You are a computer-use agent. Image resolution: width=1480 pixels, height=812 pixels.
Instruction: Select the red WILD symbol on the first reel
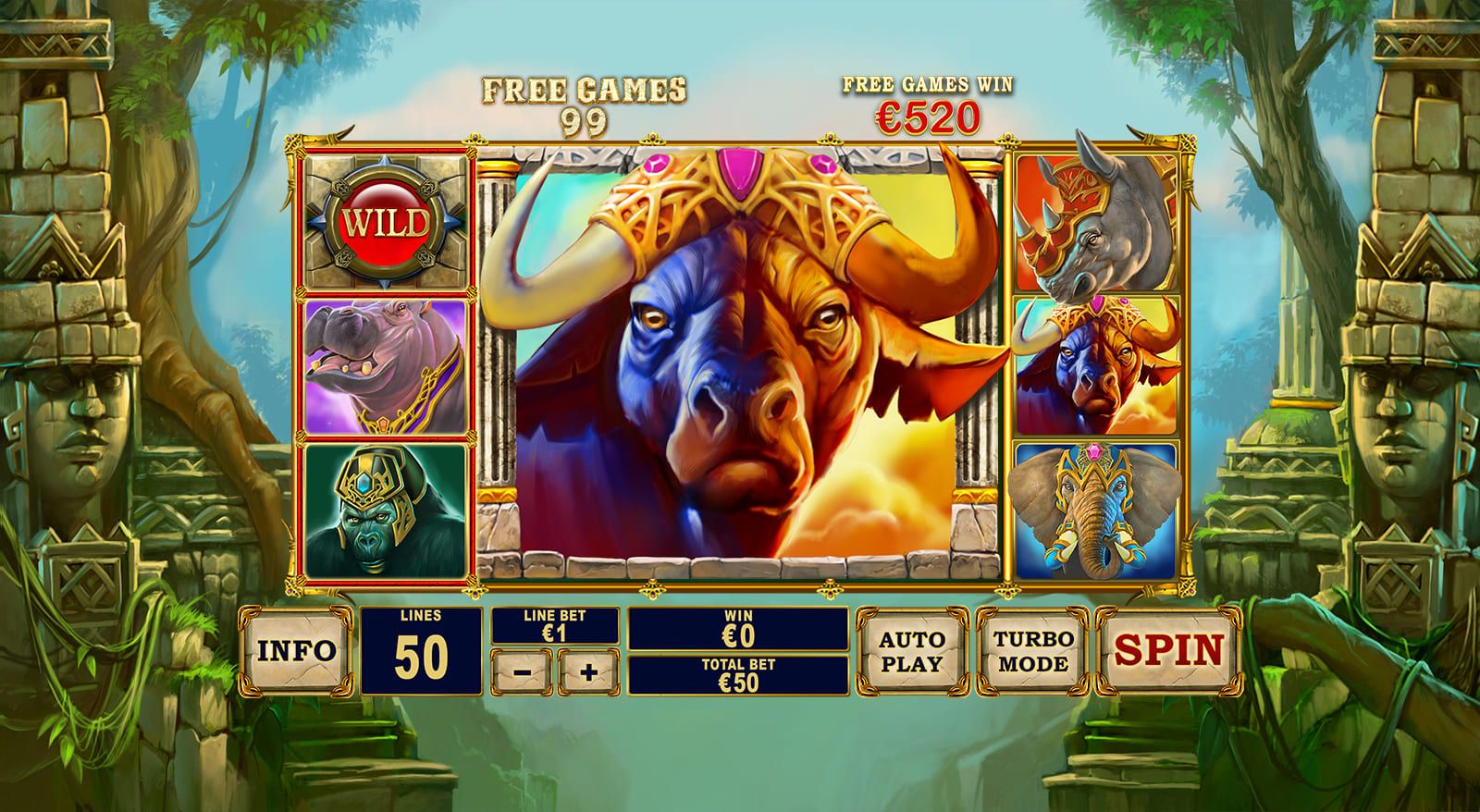click(x=382, y=220)
